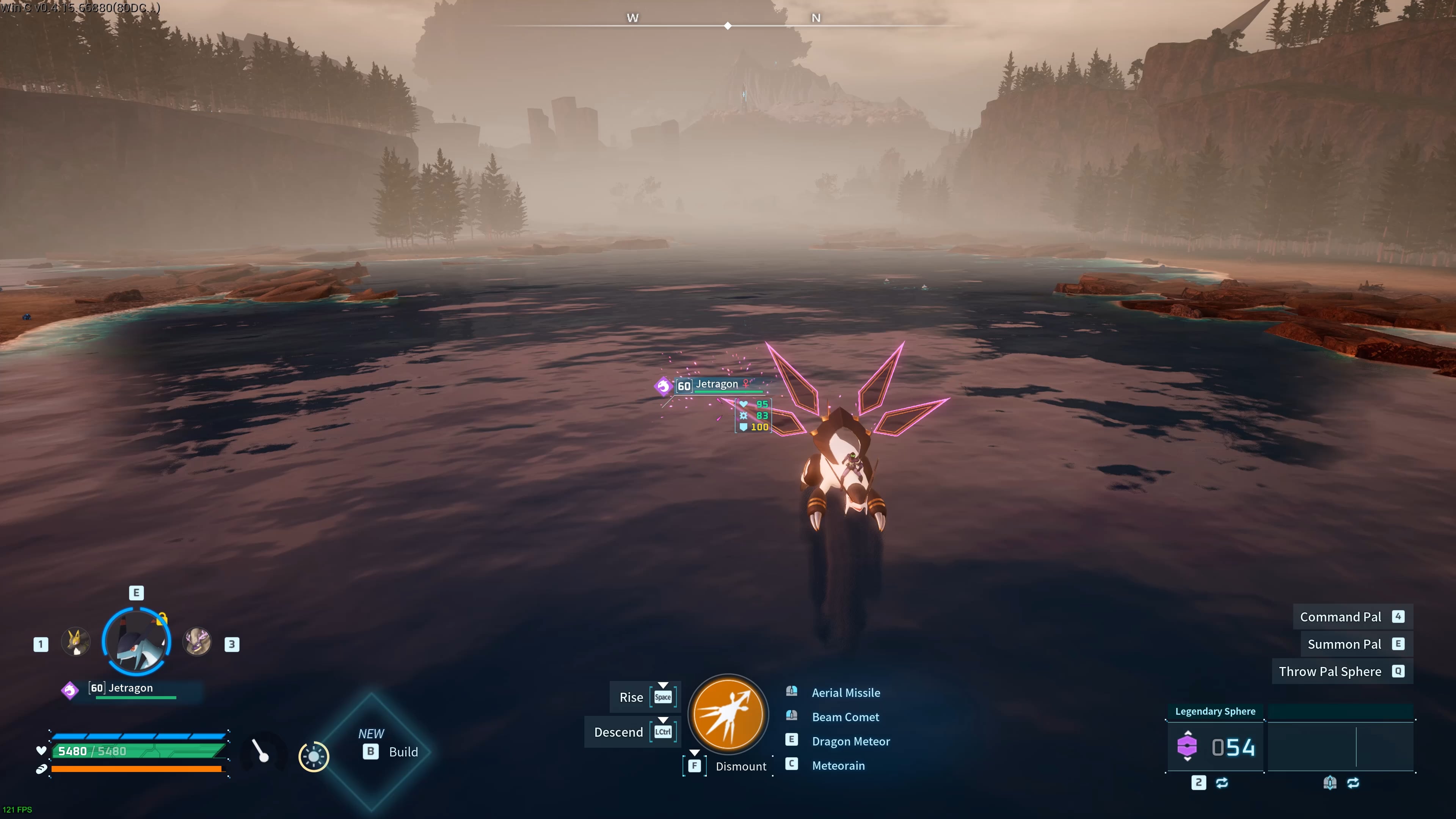
Task: Use the Meteorain skill
Action: point(838,766)
